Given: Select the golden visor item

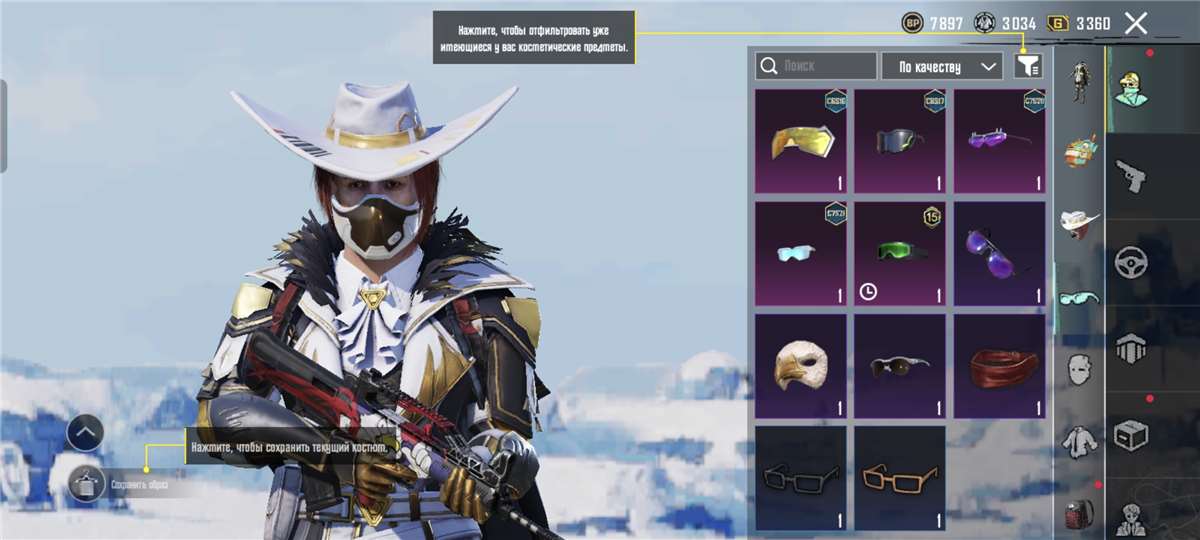Looking at the screenshot, I should [801, 141].
